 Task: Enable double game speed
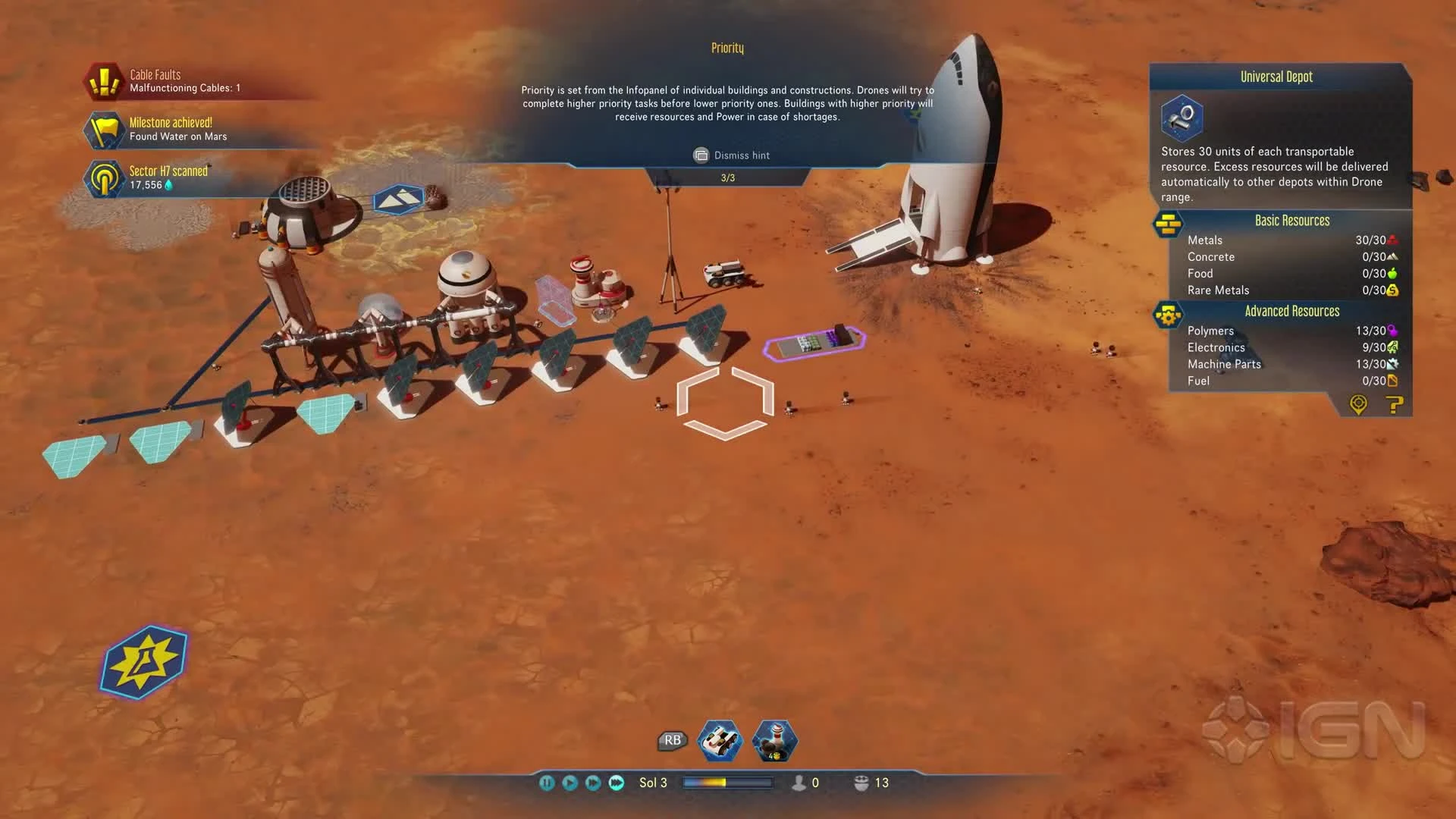[591, 783]
